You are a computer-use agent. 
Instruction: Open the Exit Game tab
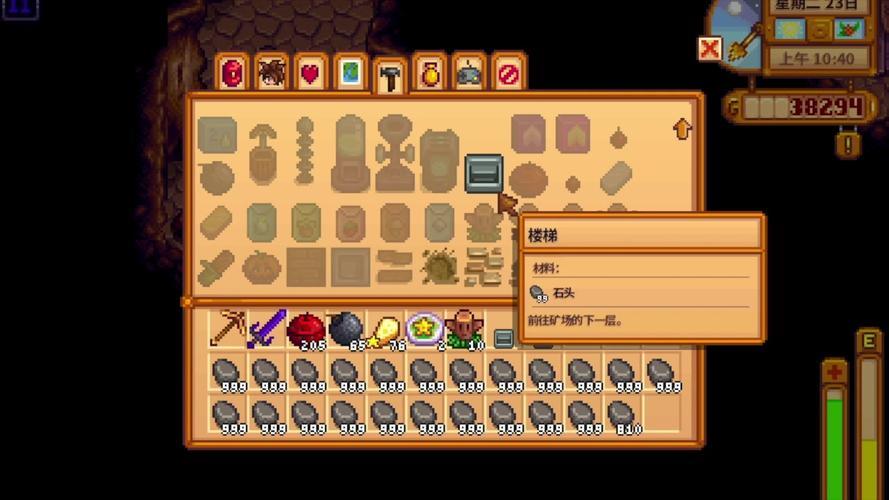point(508,74)
